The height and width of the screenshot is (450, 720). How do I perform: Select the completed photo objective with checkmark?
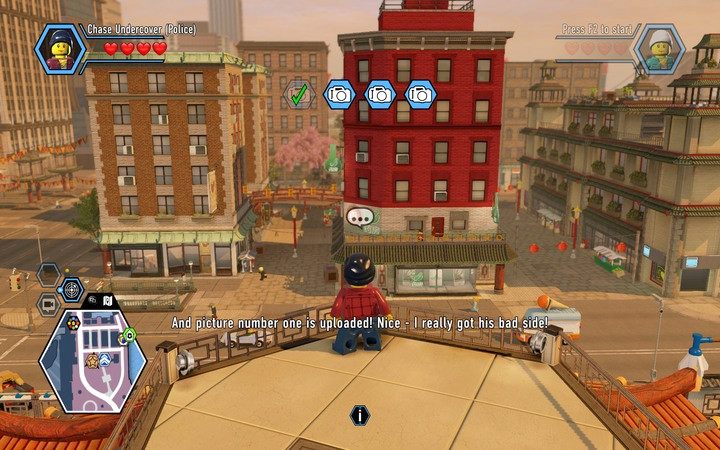[x=297, y=95]
